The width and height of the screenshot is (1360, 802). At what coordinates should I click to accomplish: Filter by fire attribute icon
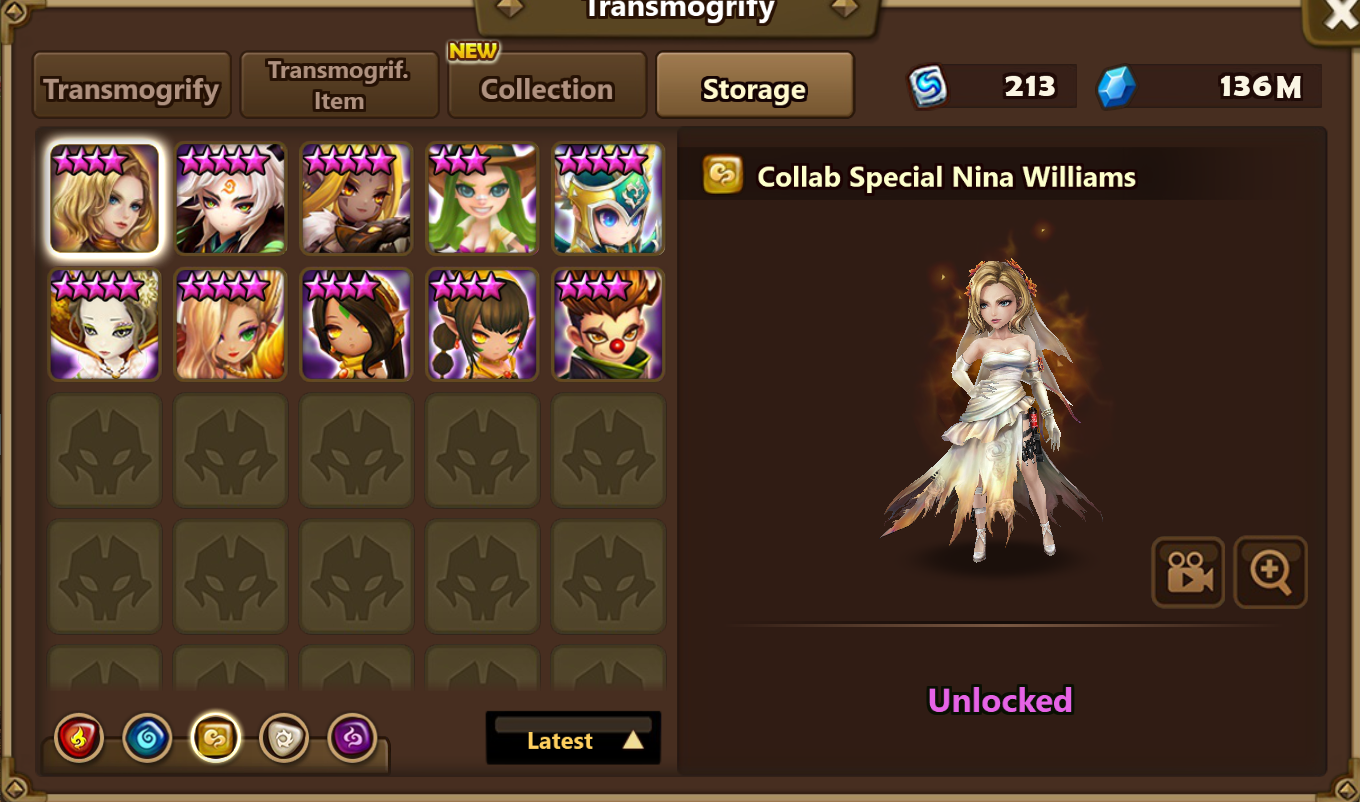coord(78,739)
